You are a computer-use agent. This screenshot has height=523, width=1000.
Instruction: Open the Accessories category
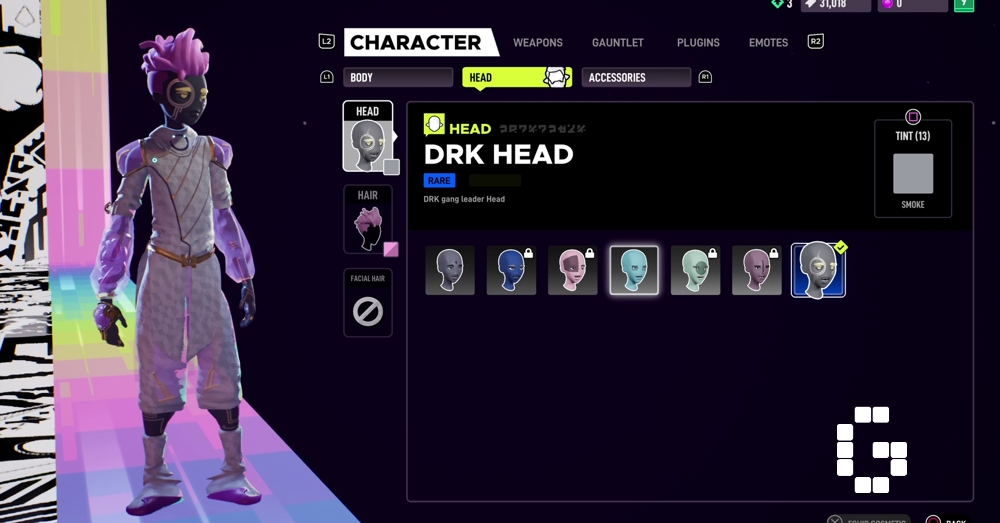636,77
